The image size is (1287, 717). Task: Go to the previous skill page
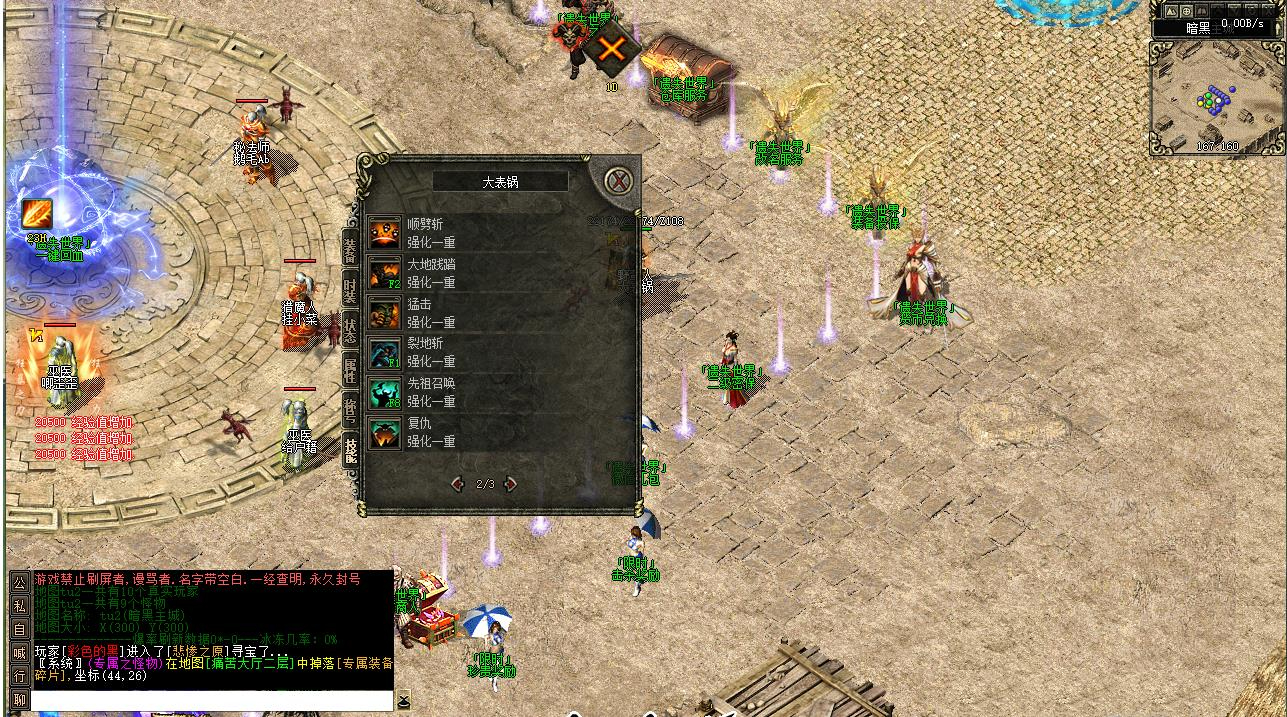(458, 484)
